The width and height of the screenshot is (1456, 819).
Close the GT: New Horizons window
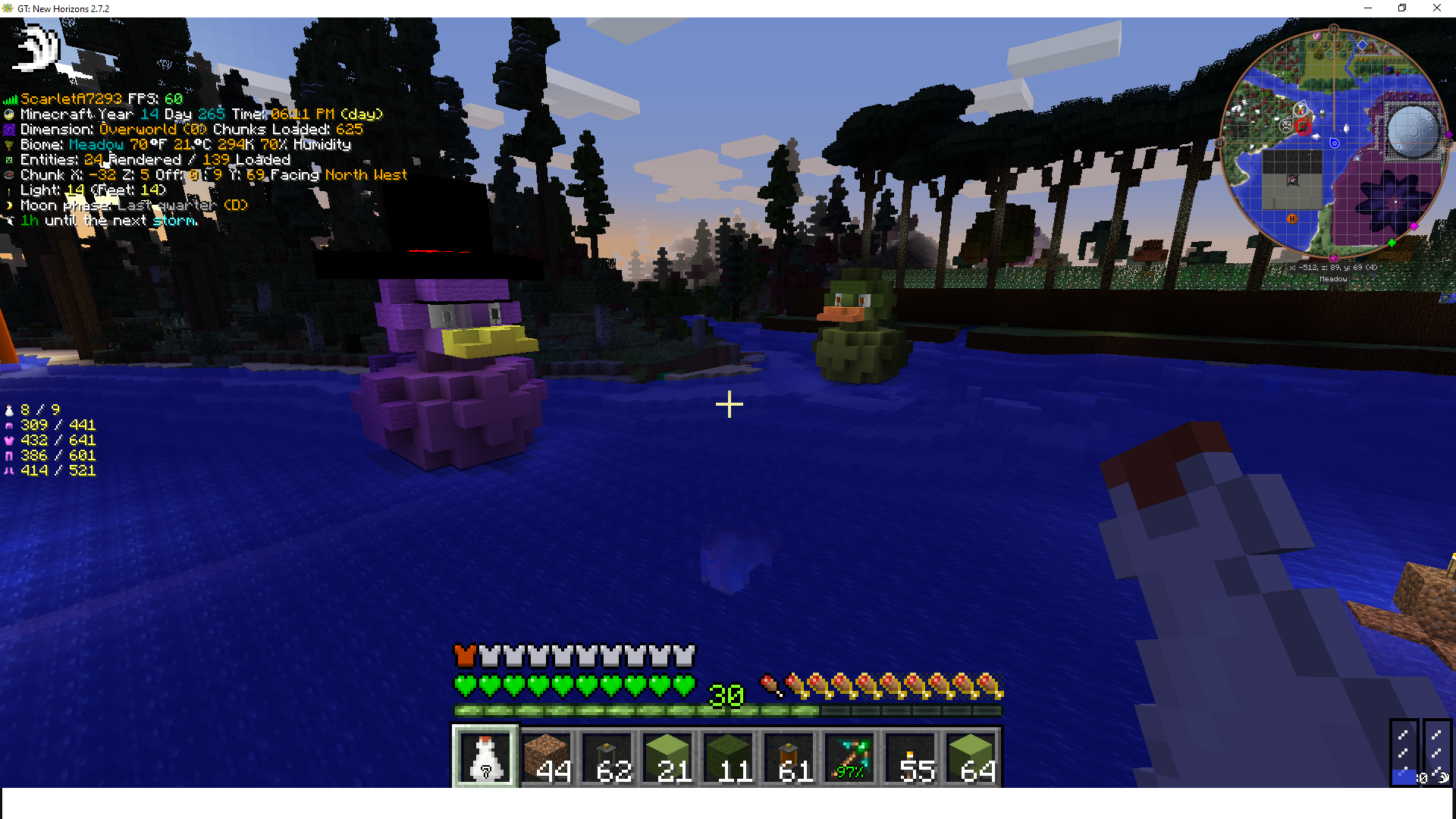[1436, 8]
